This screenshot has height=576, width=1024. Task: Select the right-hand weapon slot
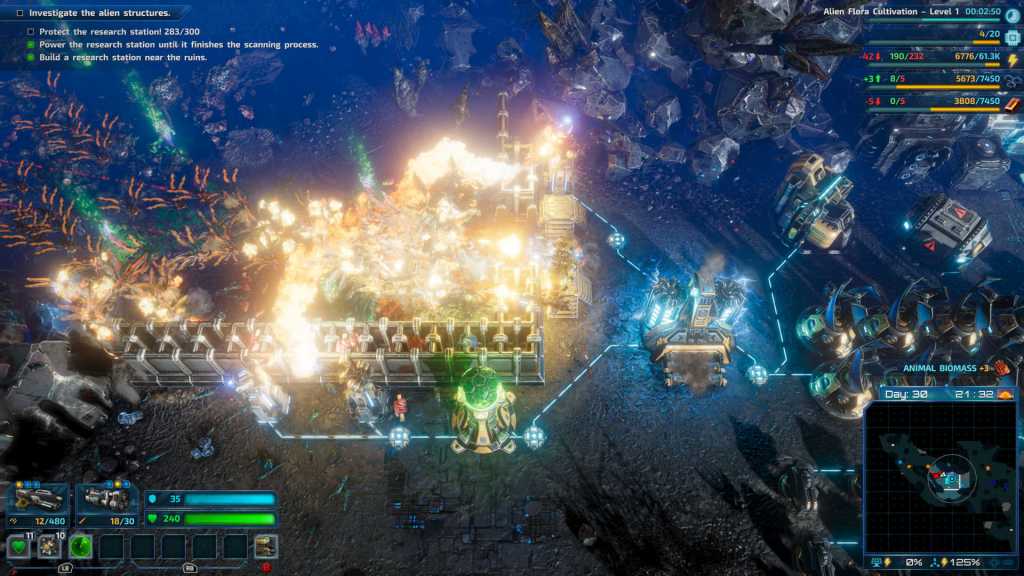click(107, 498)
